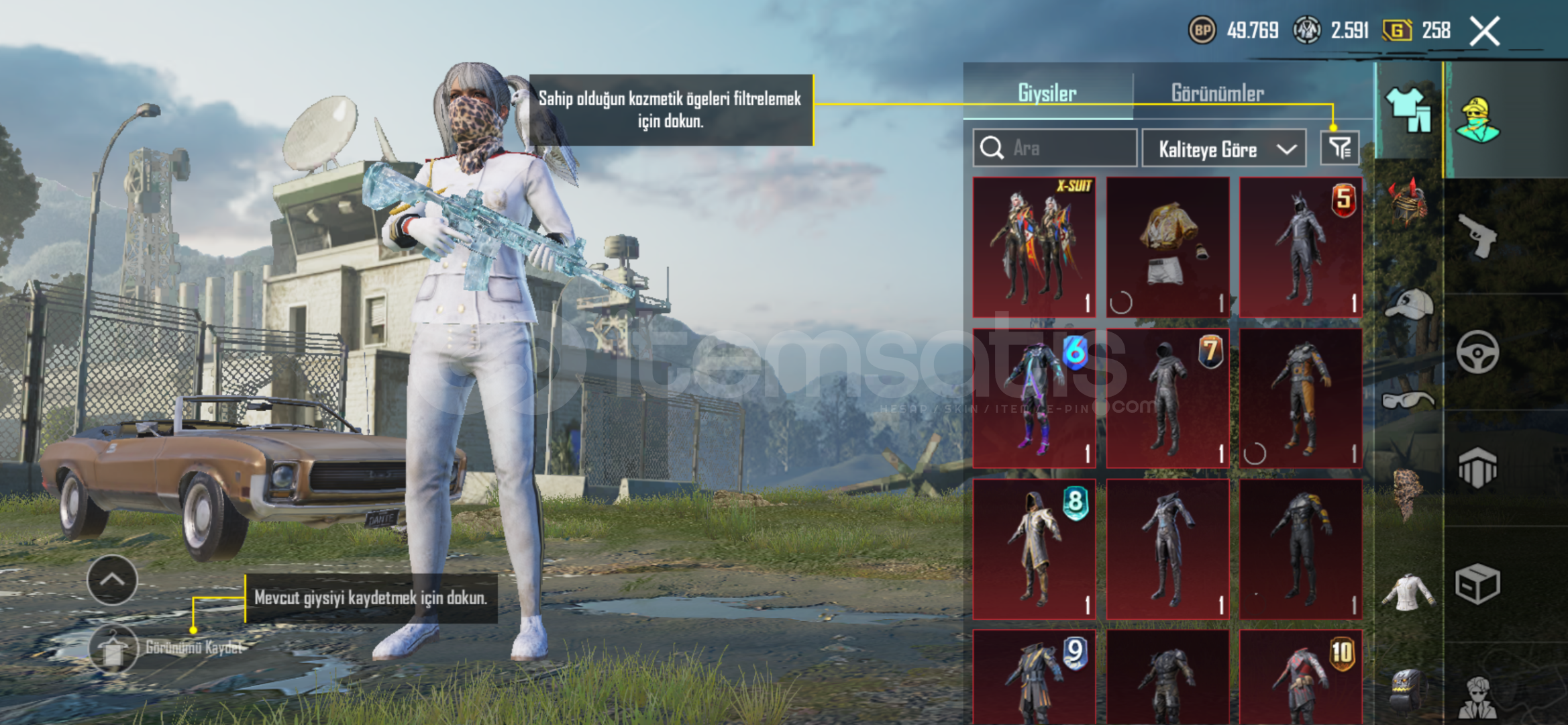Select the outfit with level 10 badge
1568x725 pixels.
pyautogui.click(x=1300, y=677)
